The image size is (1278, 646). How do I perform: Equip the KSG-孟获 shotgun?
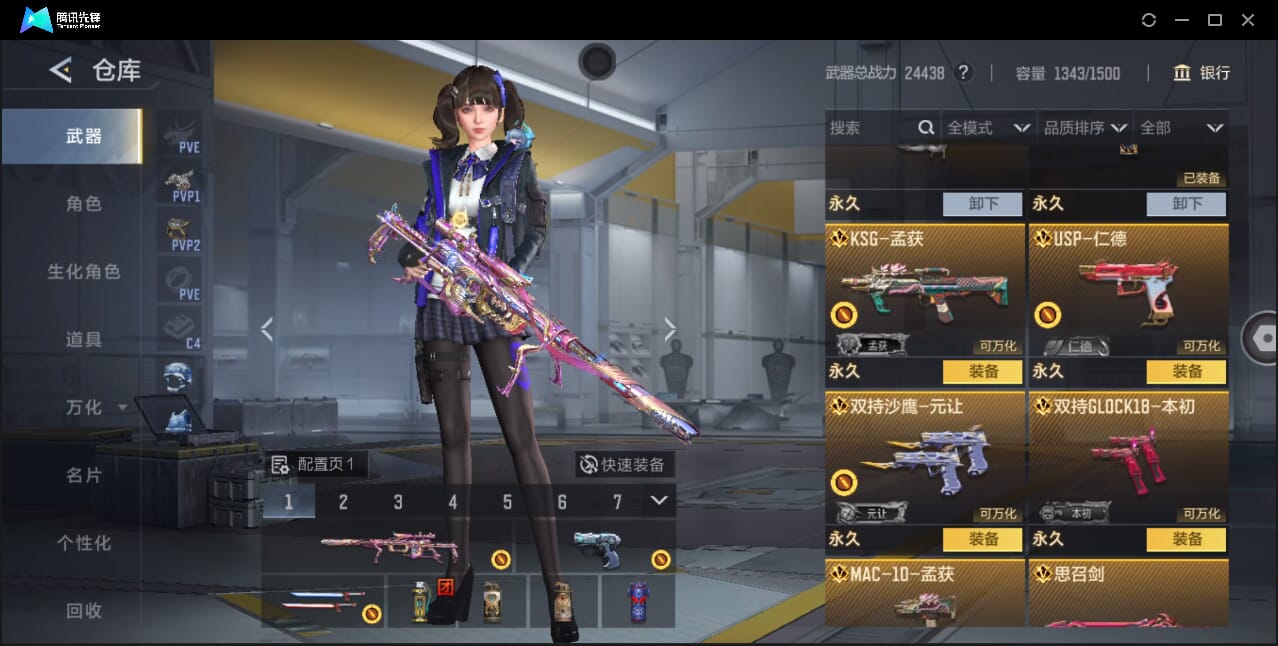[x=983, y=372]
